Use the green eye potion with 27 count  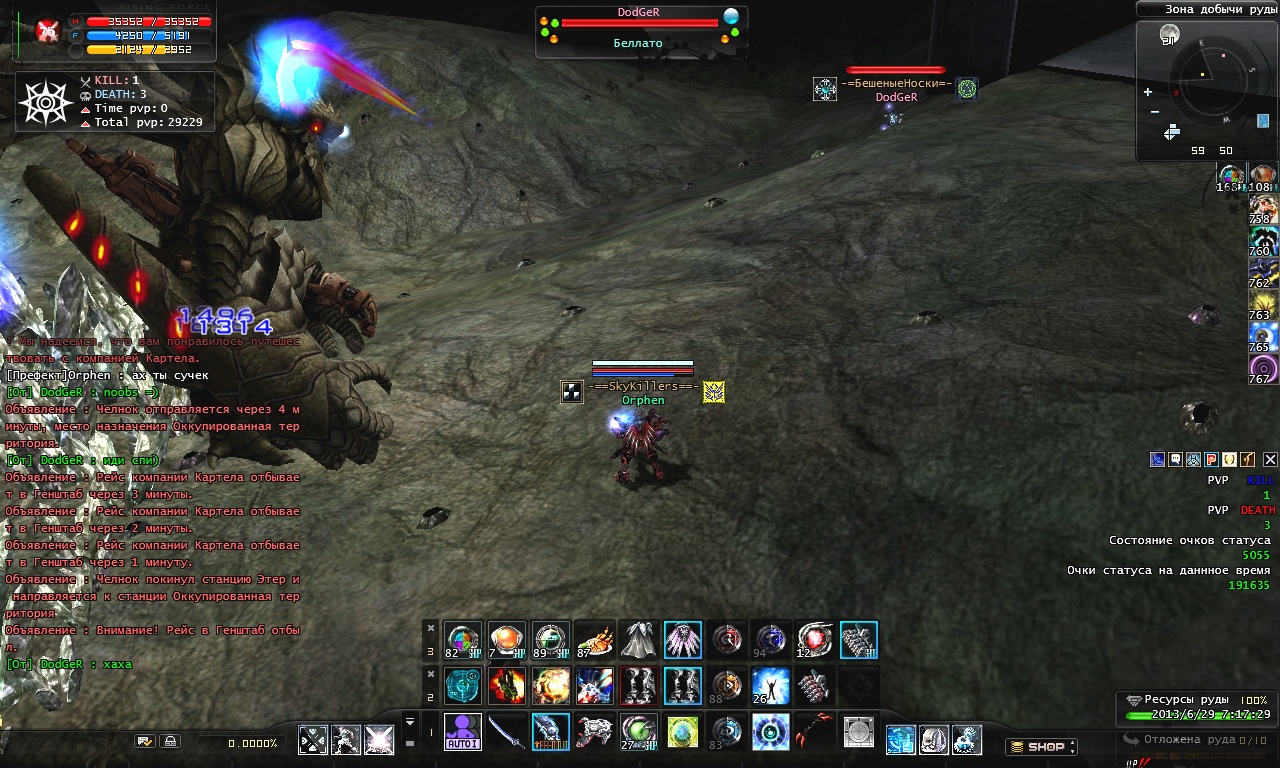(x=638, y=731)
